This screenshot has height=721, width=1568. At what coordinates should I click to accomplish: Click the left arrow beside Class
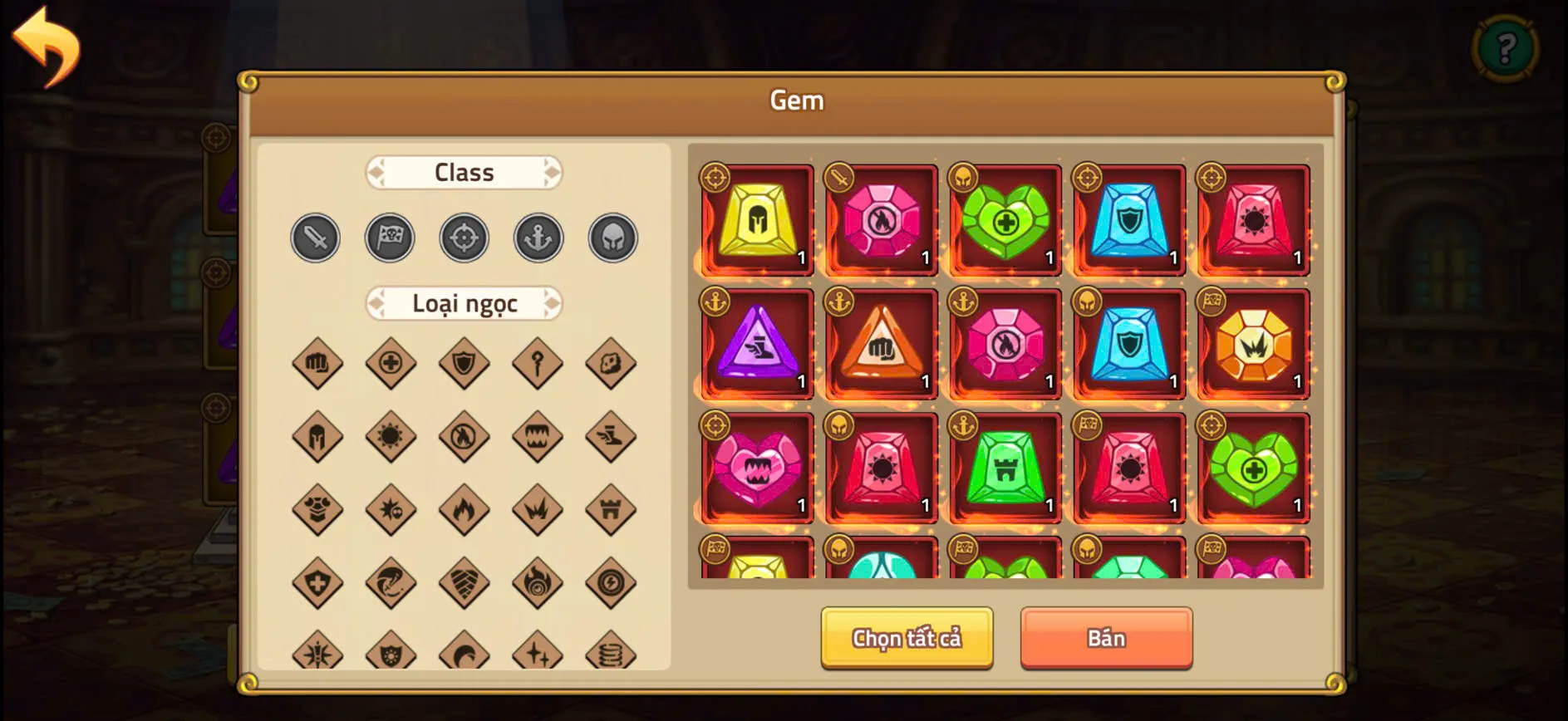pyautogui.click(x=376, y=172)
